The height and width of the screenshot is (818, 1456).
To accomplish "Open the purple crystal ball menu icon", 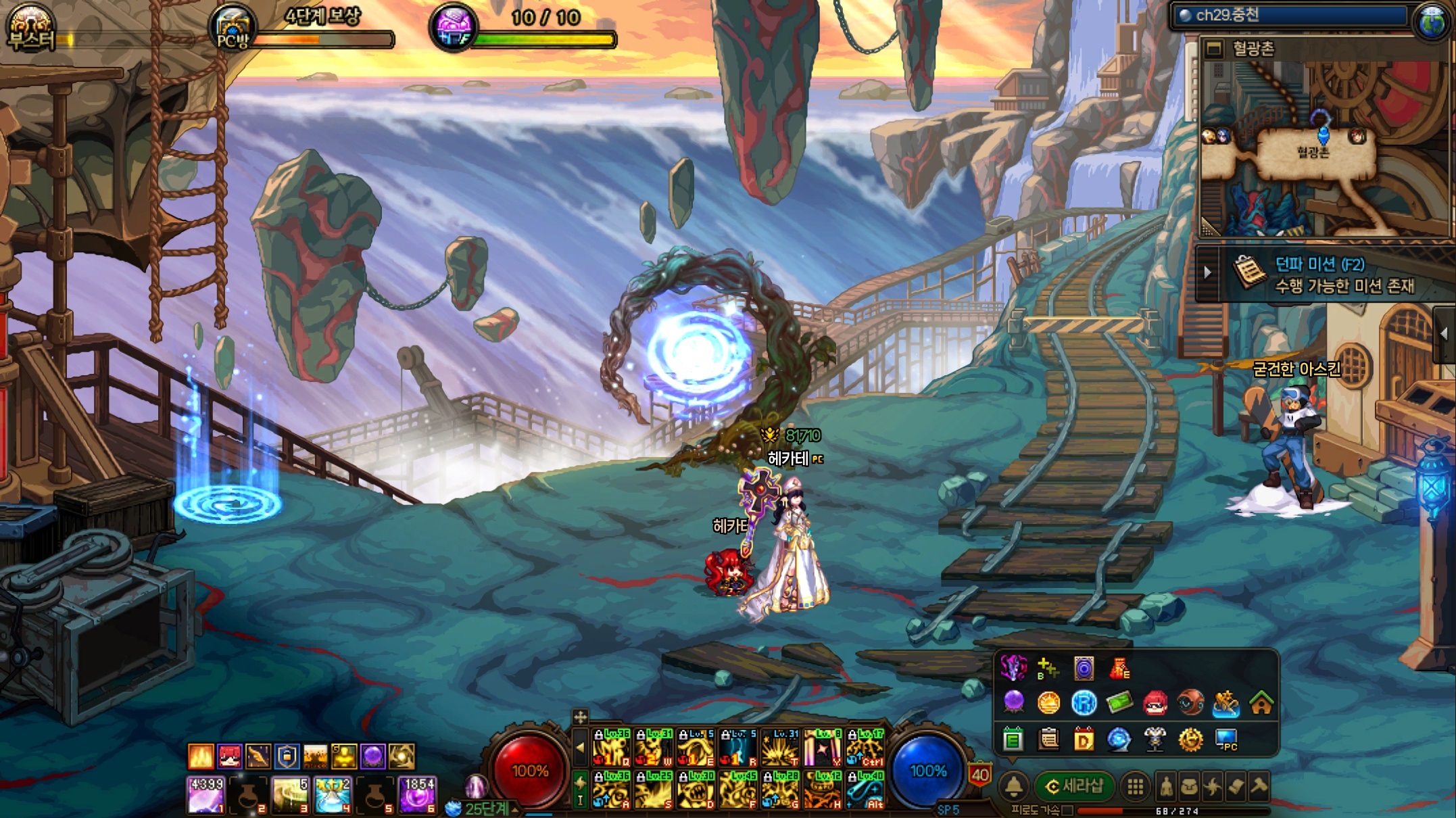I will [x=1013, y=704].
